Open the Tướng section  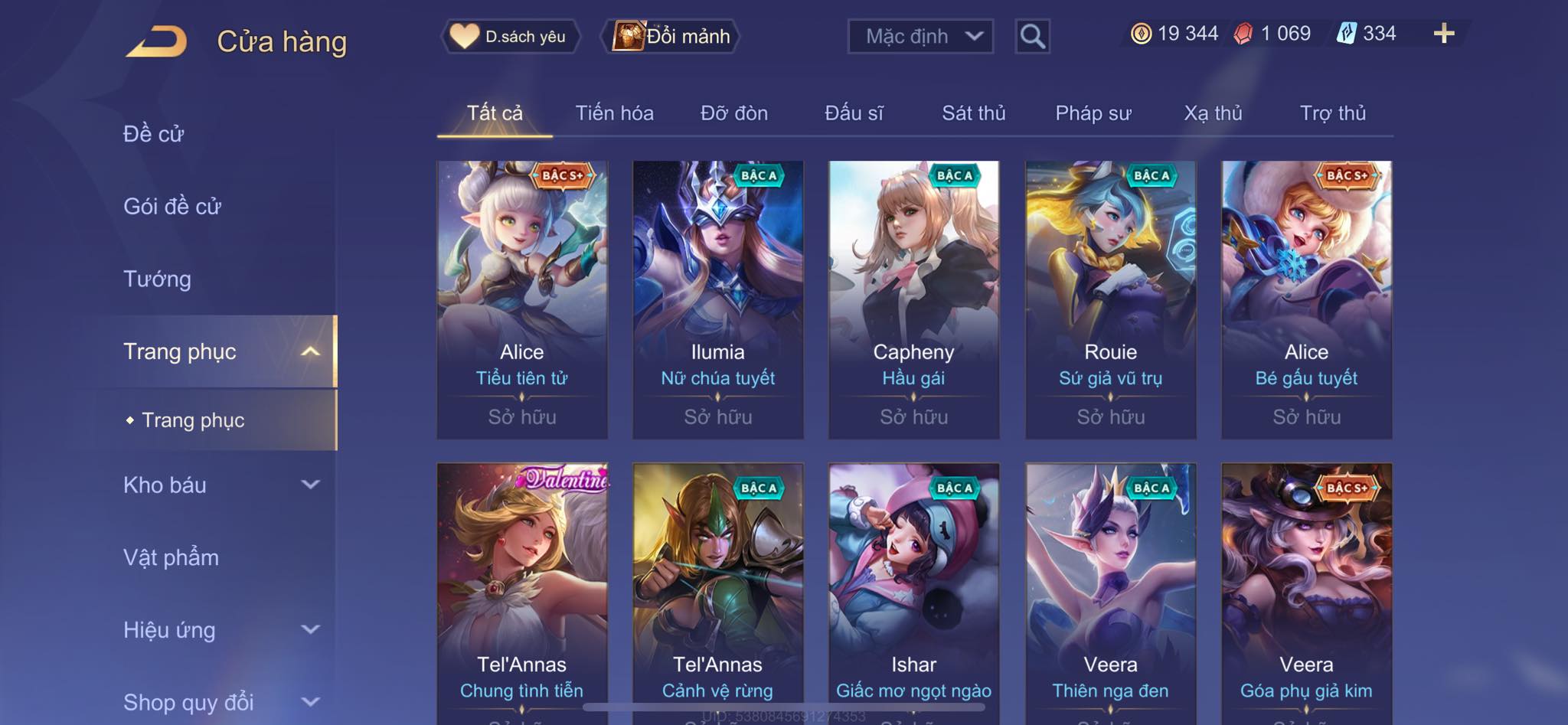[x=157, y=279]
